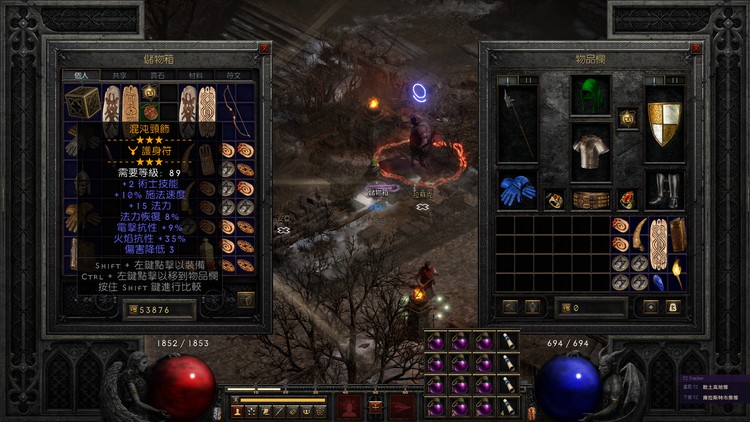750x422 pixels.
Task: Show the 符文 stash tab
Action: [234, 75]
